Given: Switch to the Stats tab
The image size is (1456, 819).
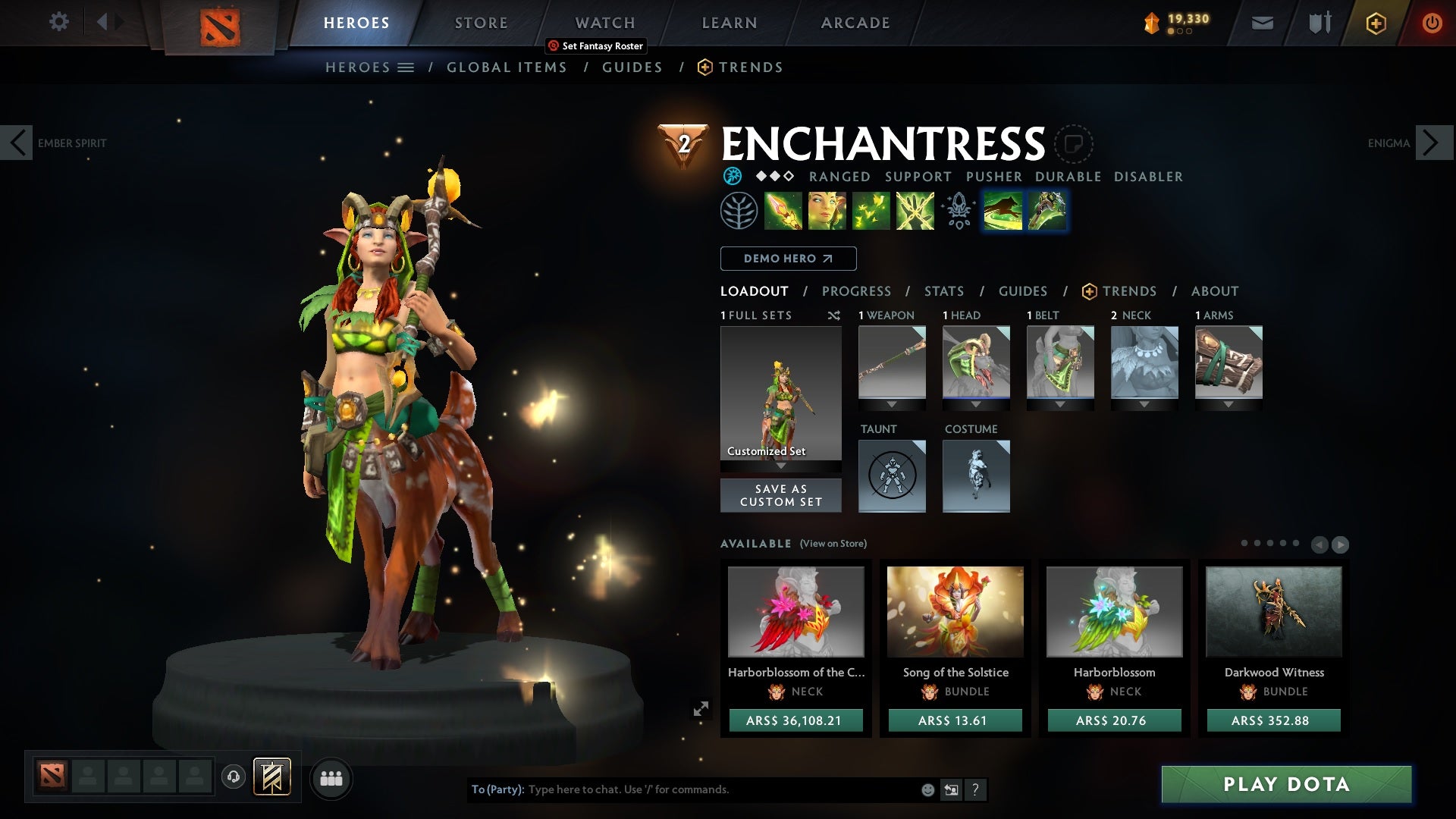Looking at the screenshot, I should click(943, 290).
